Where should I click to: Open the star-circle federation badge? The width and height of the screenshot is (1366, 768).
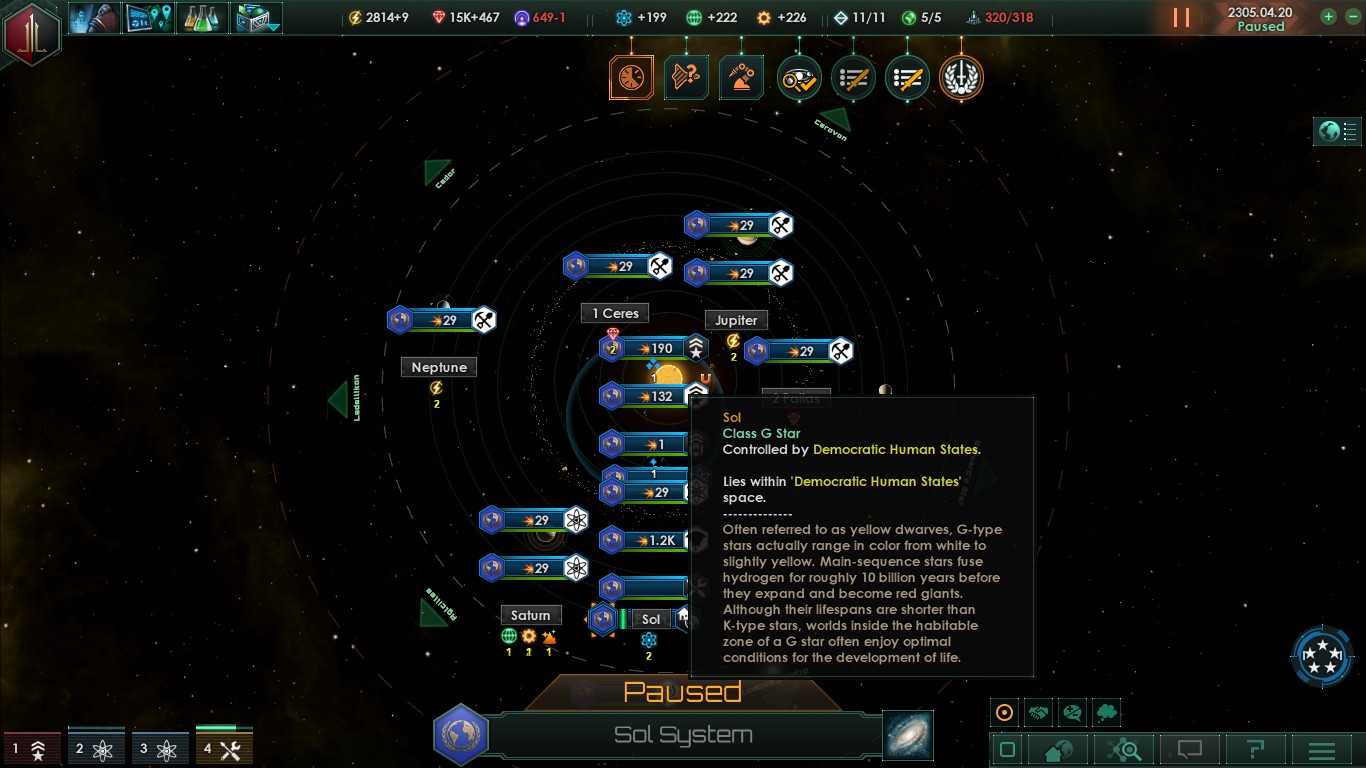tap(1322, 657)
